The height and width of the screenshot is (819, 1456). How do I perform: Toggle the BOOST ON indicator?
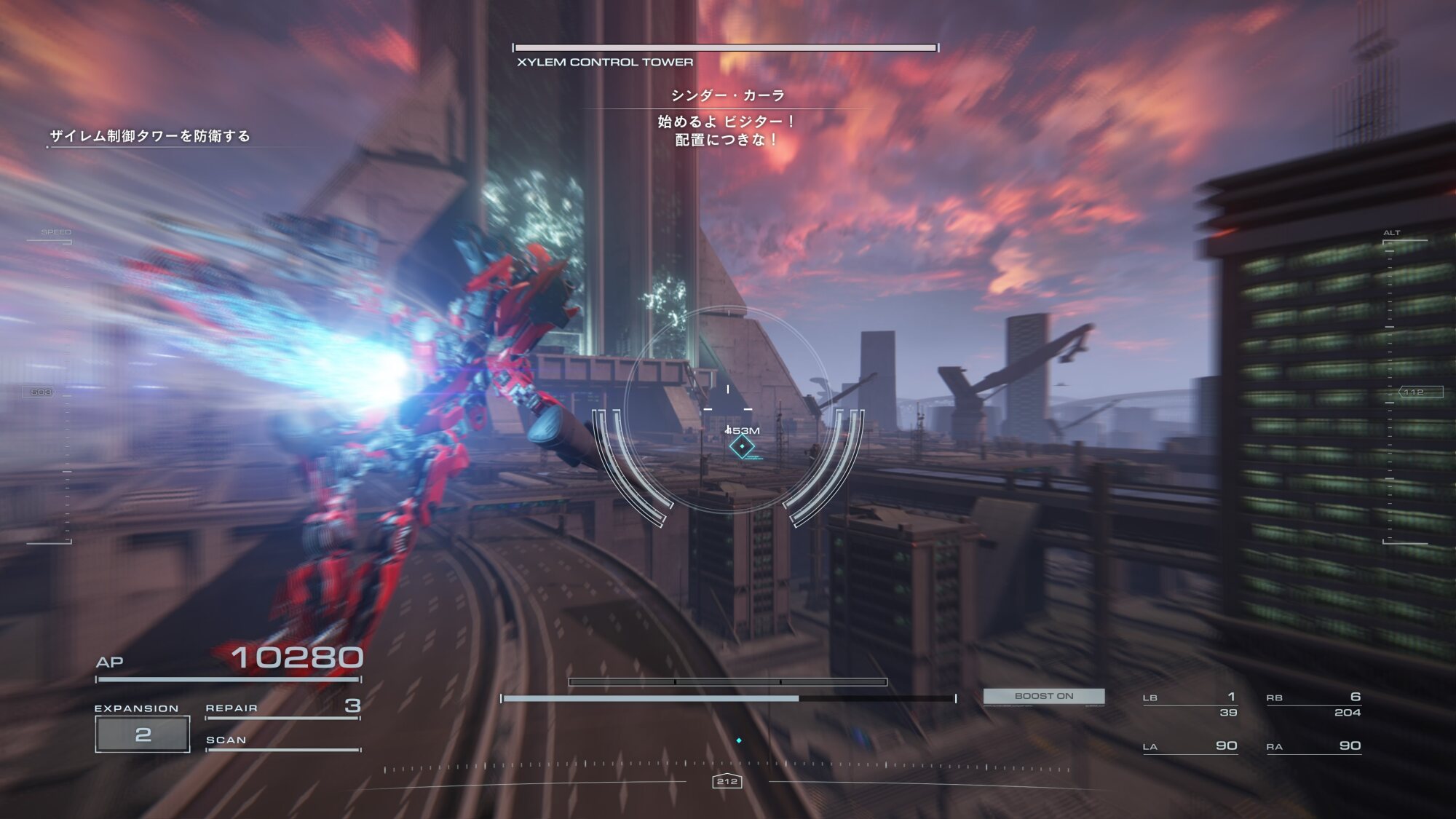tap(1043, 696)
